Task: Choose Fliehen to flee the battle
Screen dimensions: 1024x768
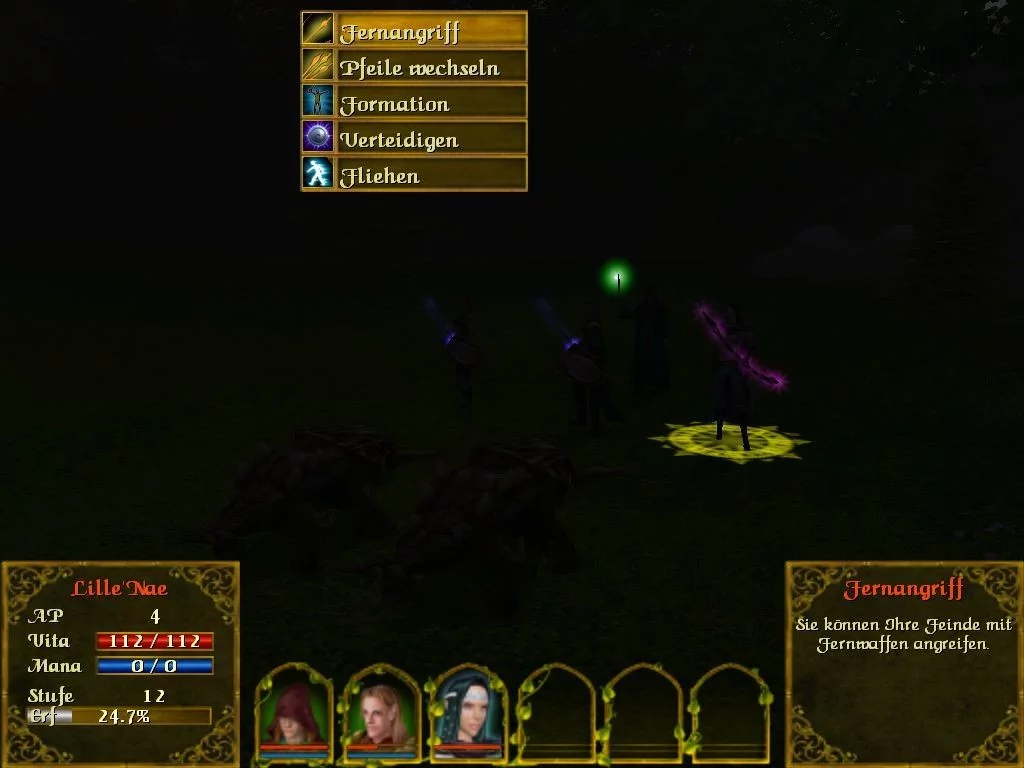Action: click(414, 174)
